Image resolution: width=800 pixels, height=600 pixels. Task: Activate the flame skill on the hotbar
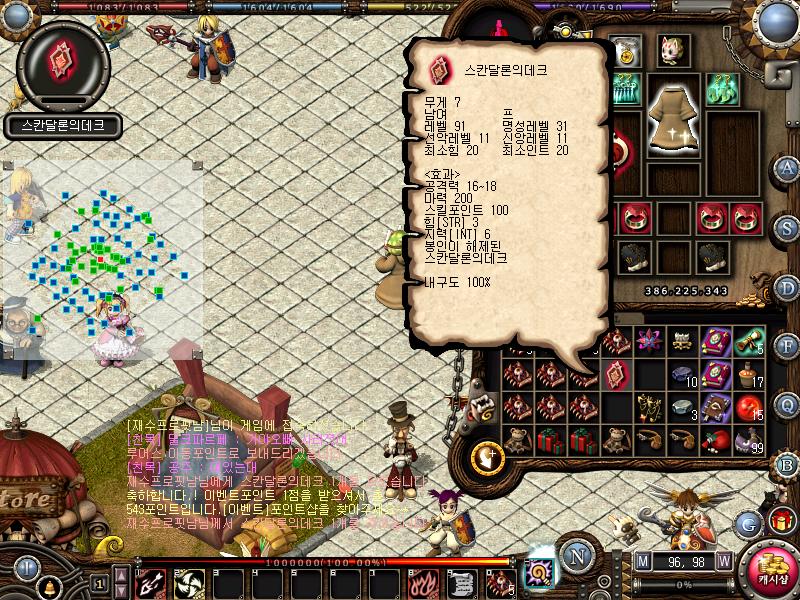pos(424,582)
